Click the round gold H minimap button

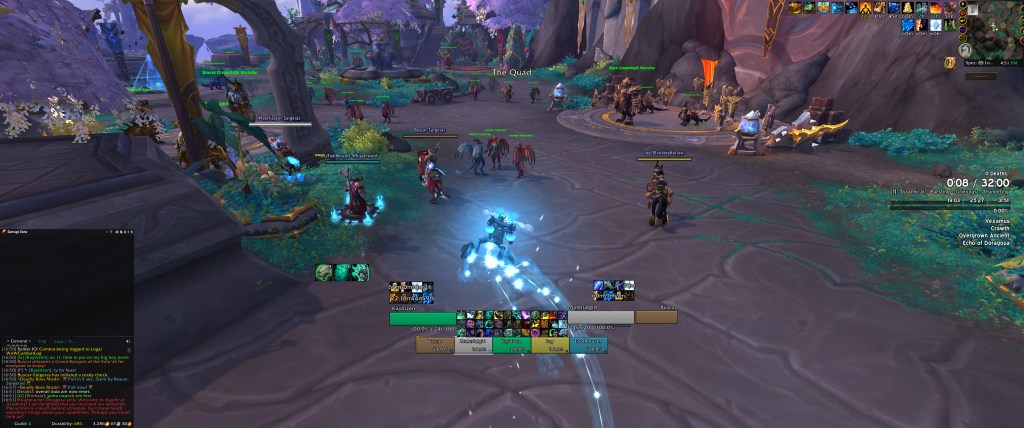tap(949, 63)
